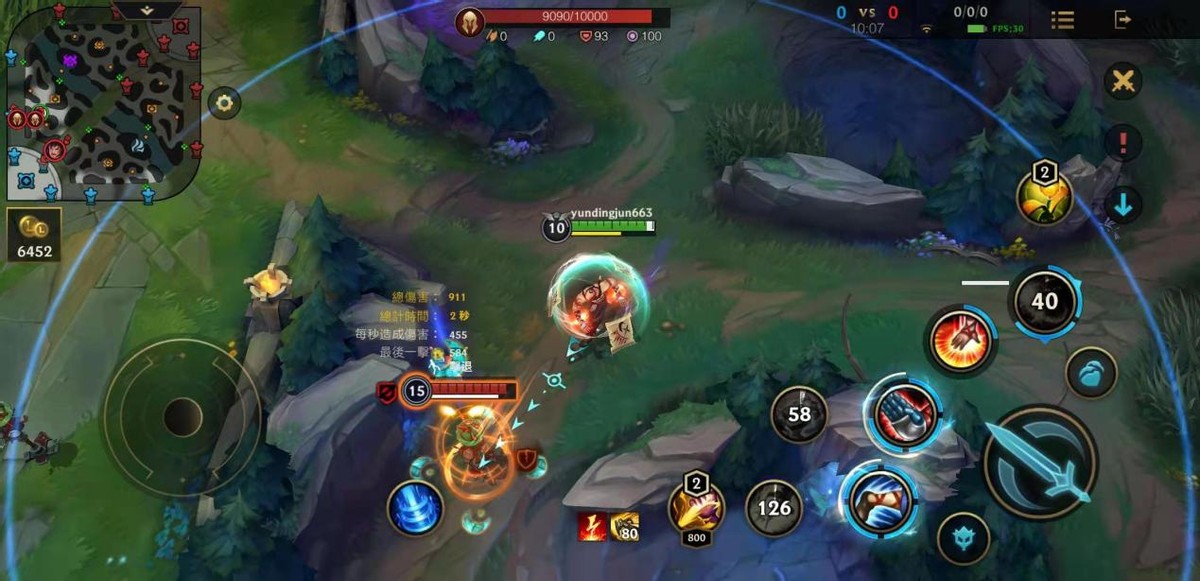Open the minimap
Screen dimensions: 1200x581
[x=100, y=100]
